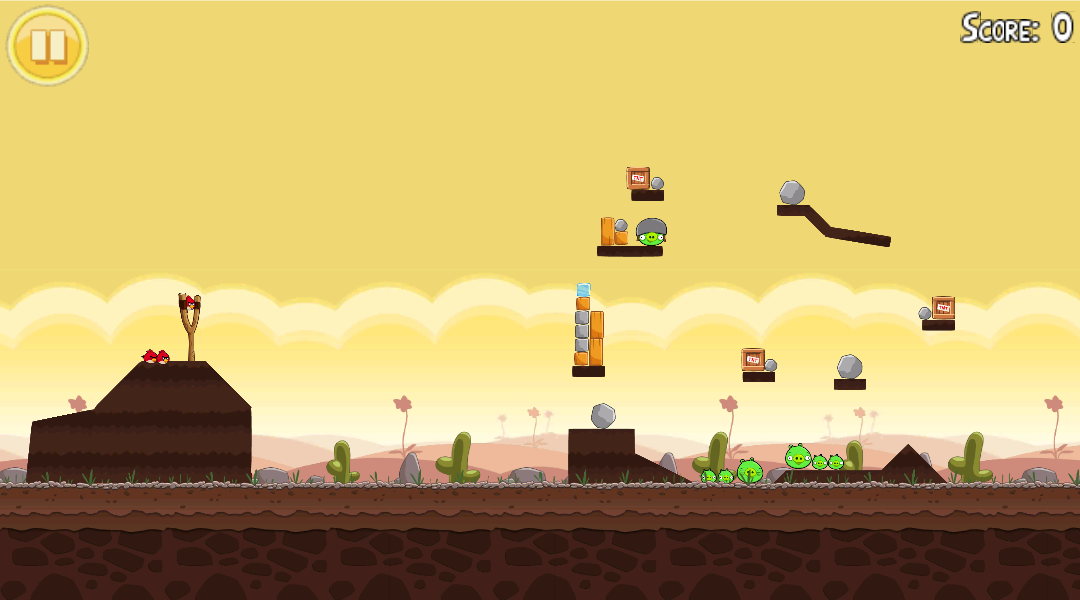Pause the game with the round button

[48, 46]
